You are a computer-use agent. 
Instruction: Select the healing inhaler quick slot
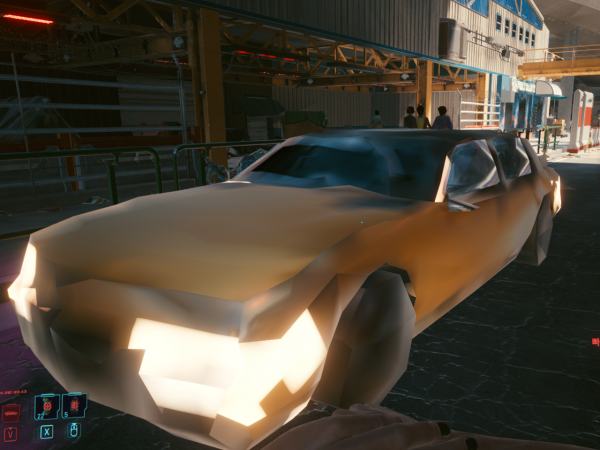click(x=46, y=407)
